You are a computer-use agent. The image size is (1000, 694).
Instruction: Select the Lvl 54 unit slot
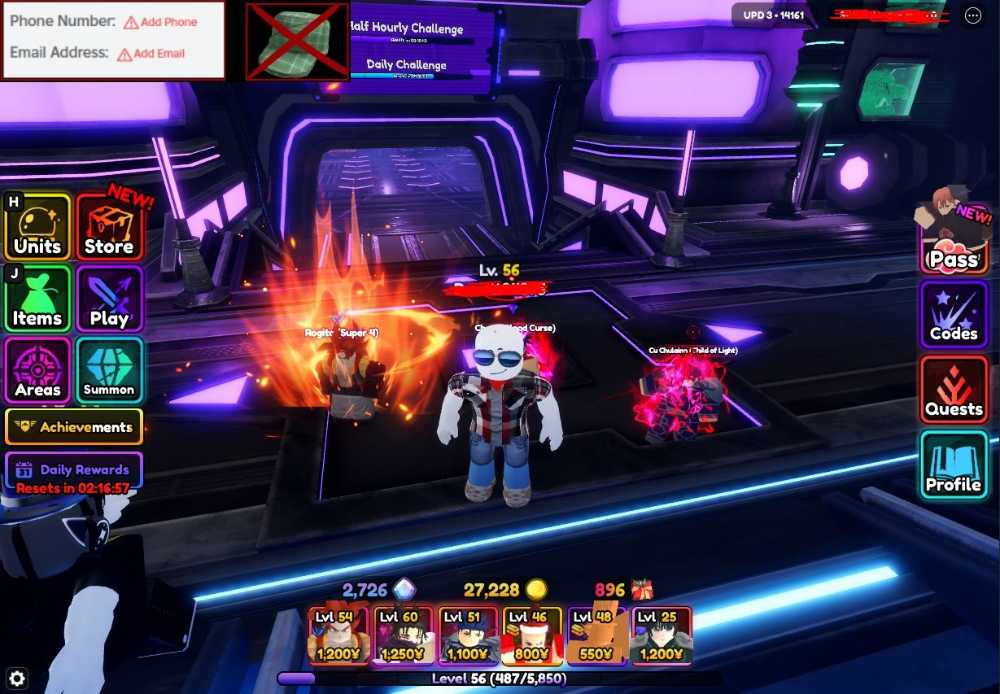[x=338, y=636]
